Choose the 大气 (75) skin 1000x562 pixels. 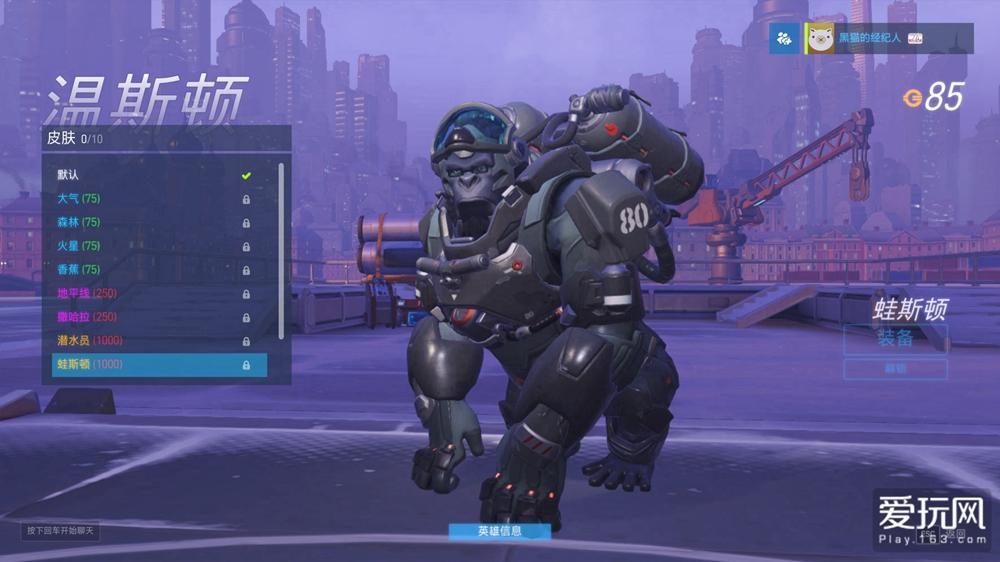tap(150, 199)
